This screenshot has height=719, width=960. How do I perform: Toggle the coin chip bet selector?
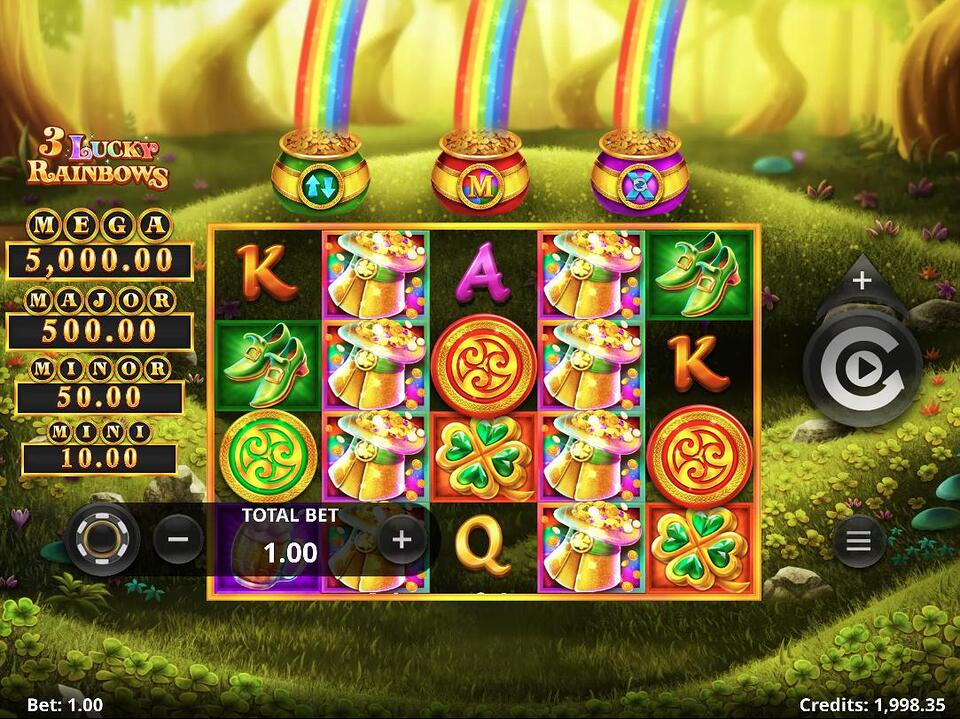pos(101,539)
